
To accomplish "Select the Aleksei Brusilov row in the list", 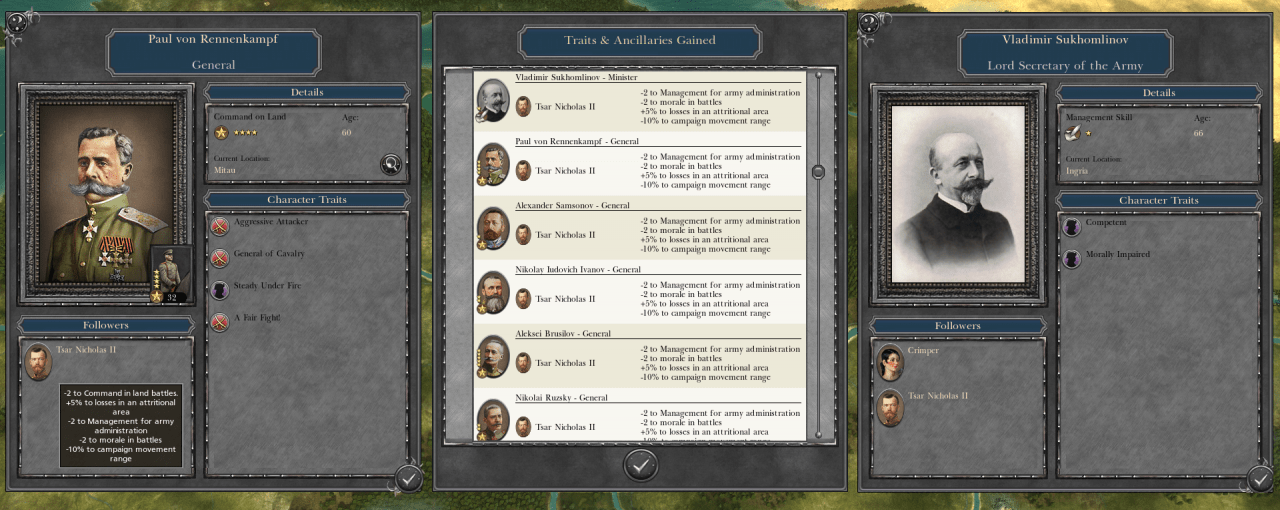I will click(x=640, y=357).
